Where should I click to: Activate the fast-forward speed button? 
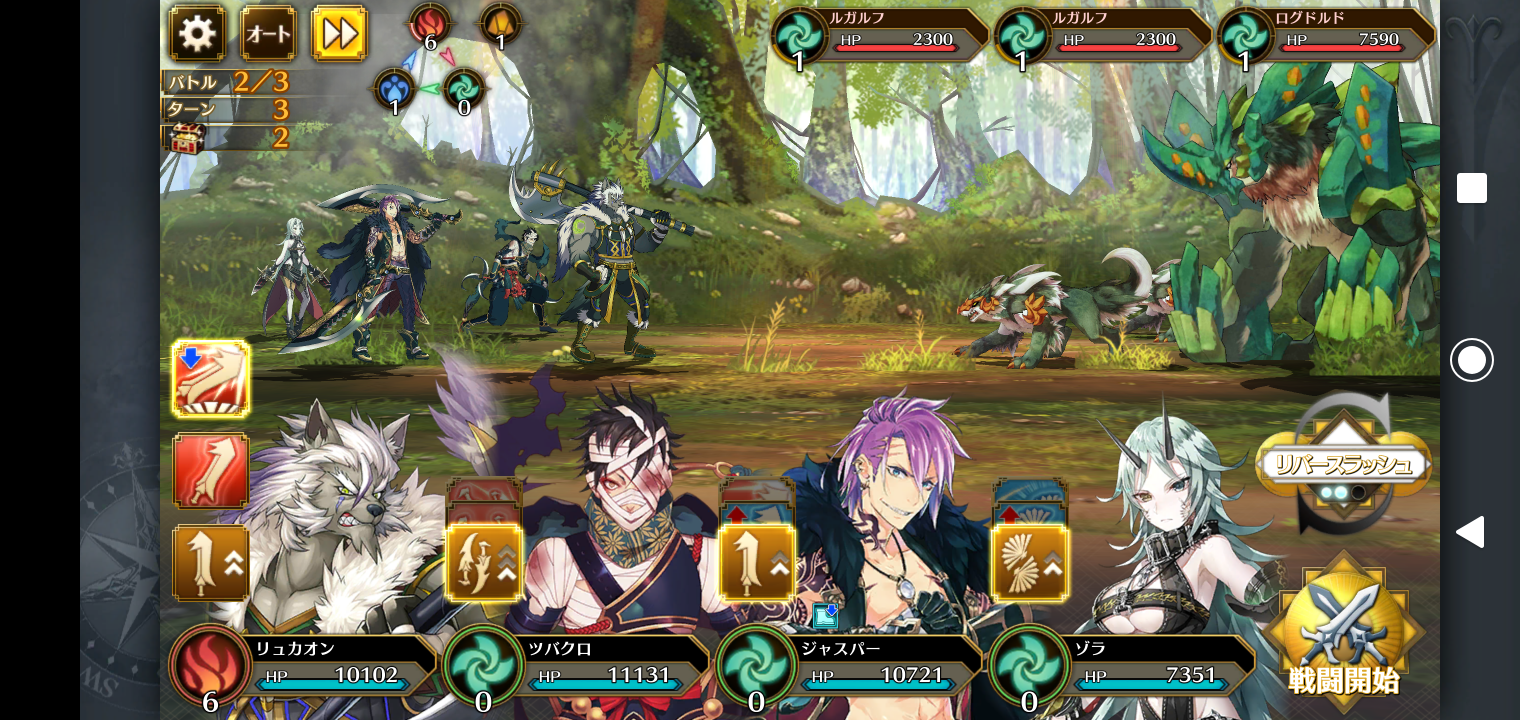click(340, 34)
